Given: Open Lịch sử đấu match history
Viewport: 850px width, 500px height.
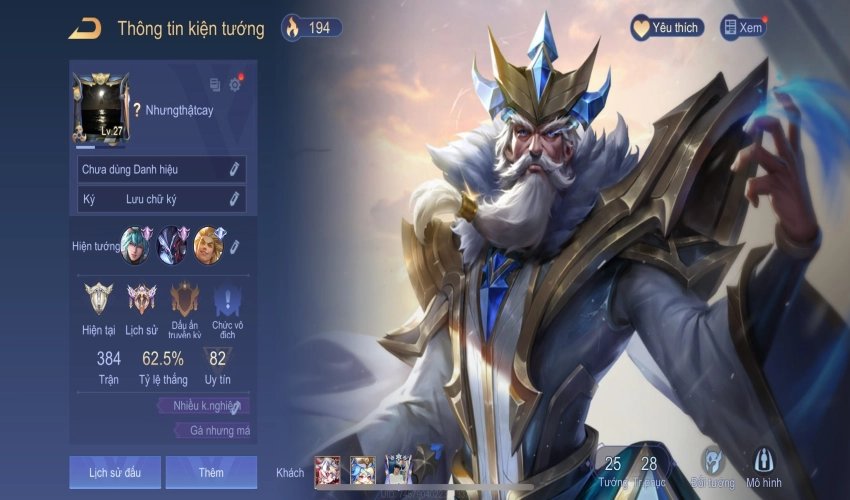Looking at the screenshot, I should click(114, 472).
